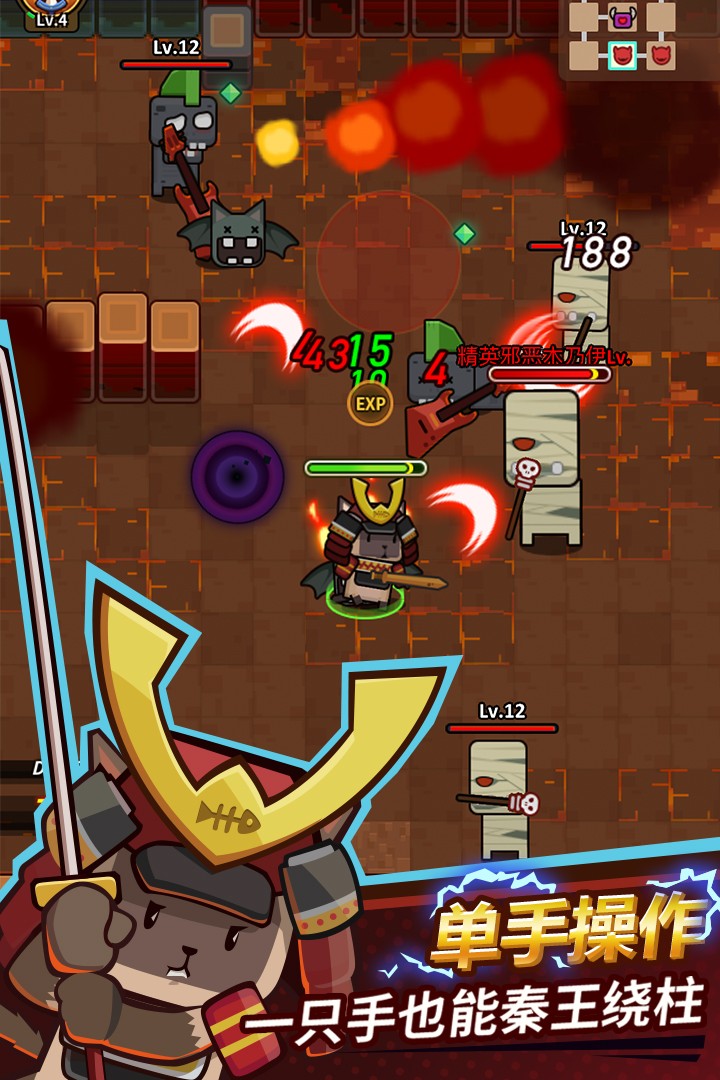Viewport: 720px width, 1080px height.
Task: Select the purple horned boss room marker
Action: [x=622, y=17]
